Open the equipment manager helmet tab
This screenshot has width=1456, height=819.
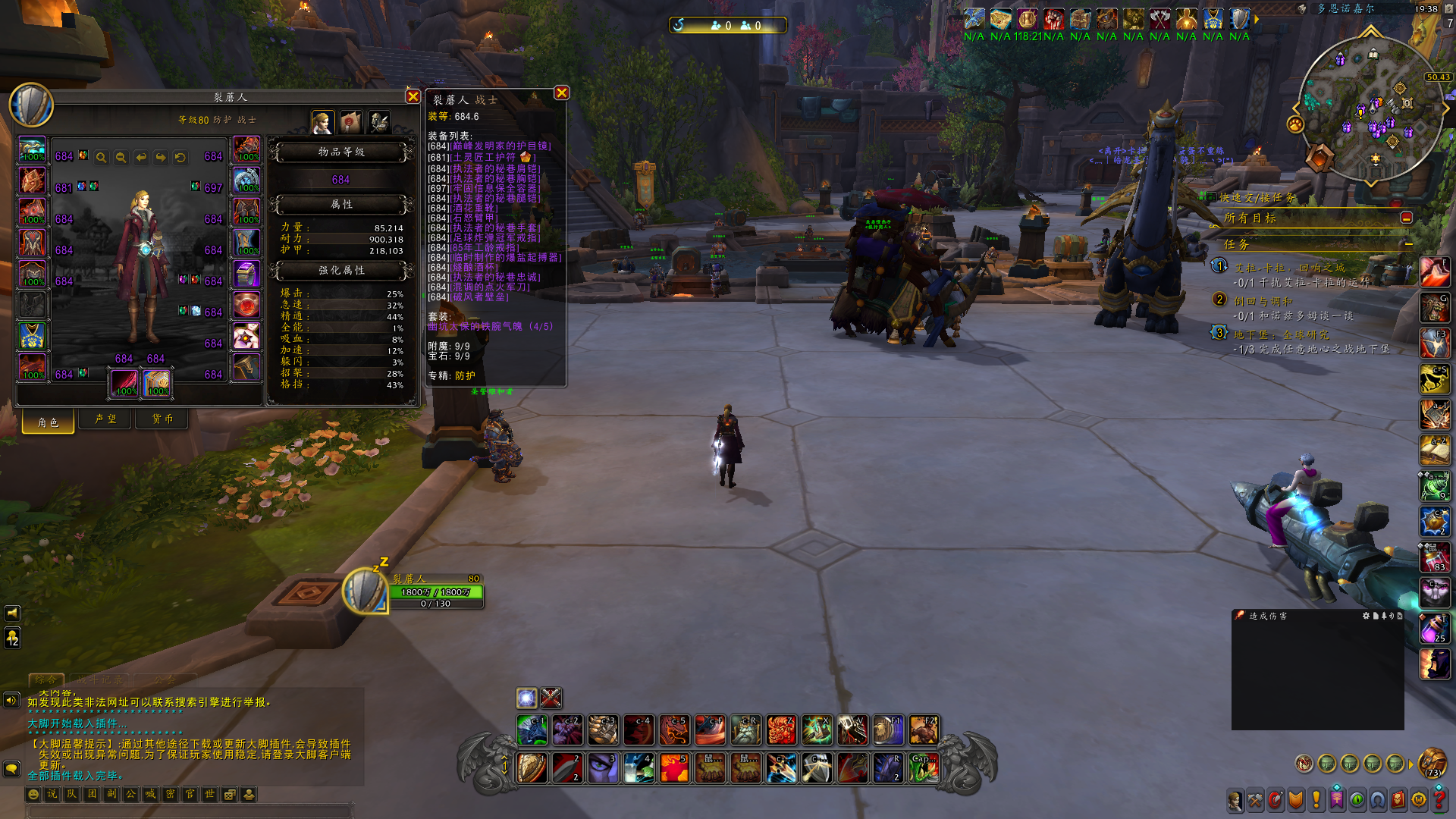click(x=378, y=121)
